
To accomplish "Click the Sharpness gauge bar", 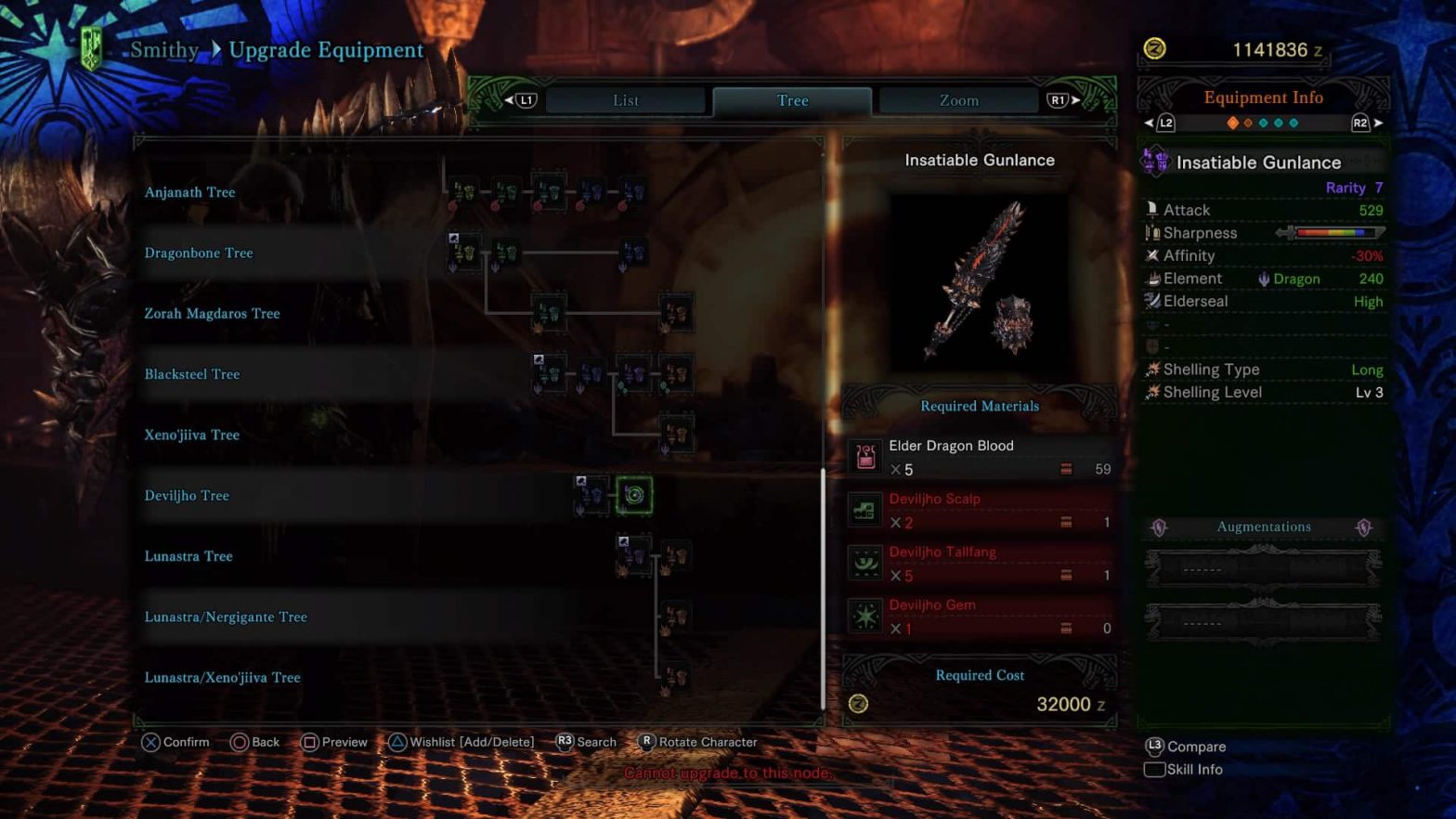I will click(1337, 232).
